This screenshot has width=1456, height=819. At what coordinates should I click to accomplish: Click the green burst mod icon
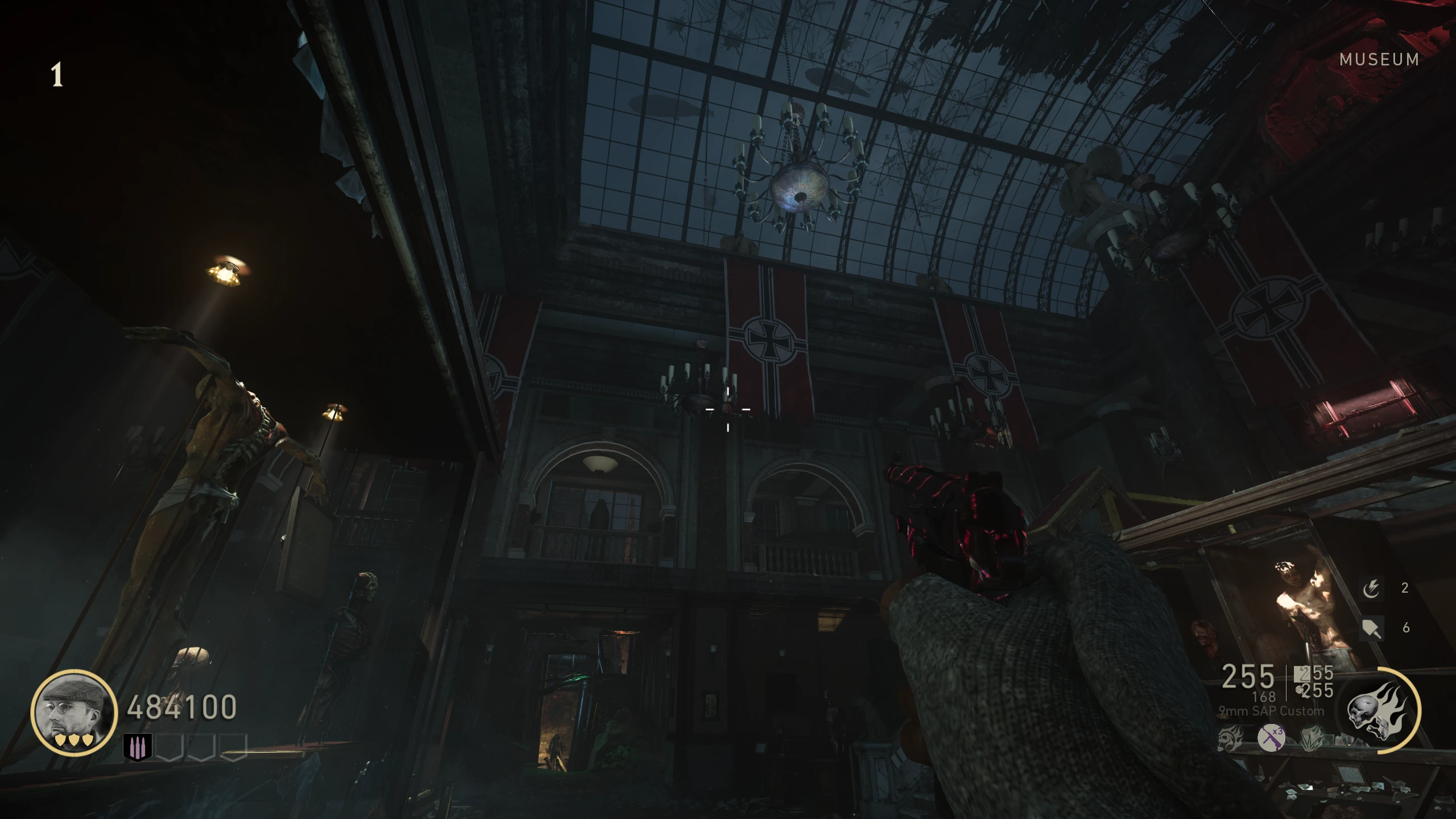click(x=1312, y=739)
